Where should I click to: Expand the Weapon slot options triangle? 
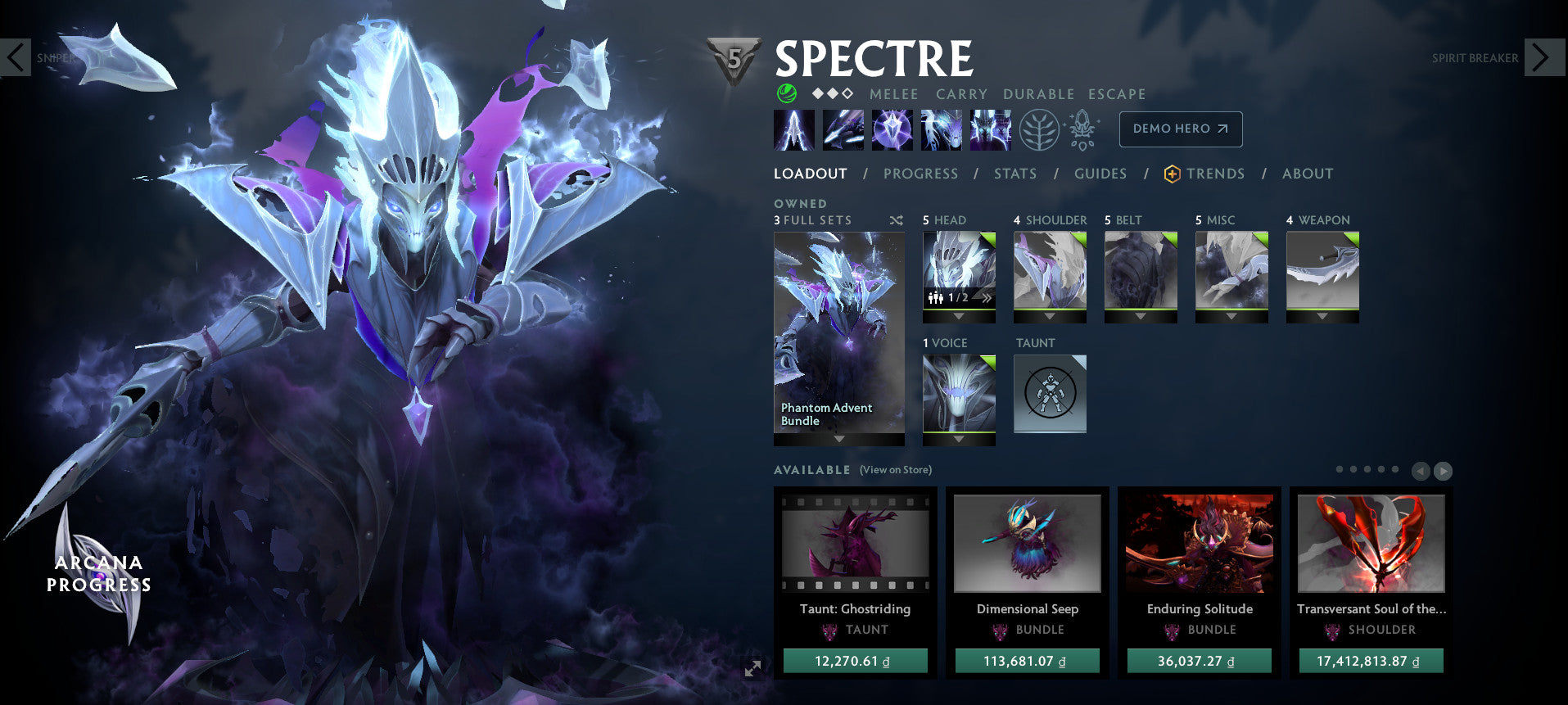tap(1323, 314)
